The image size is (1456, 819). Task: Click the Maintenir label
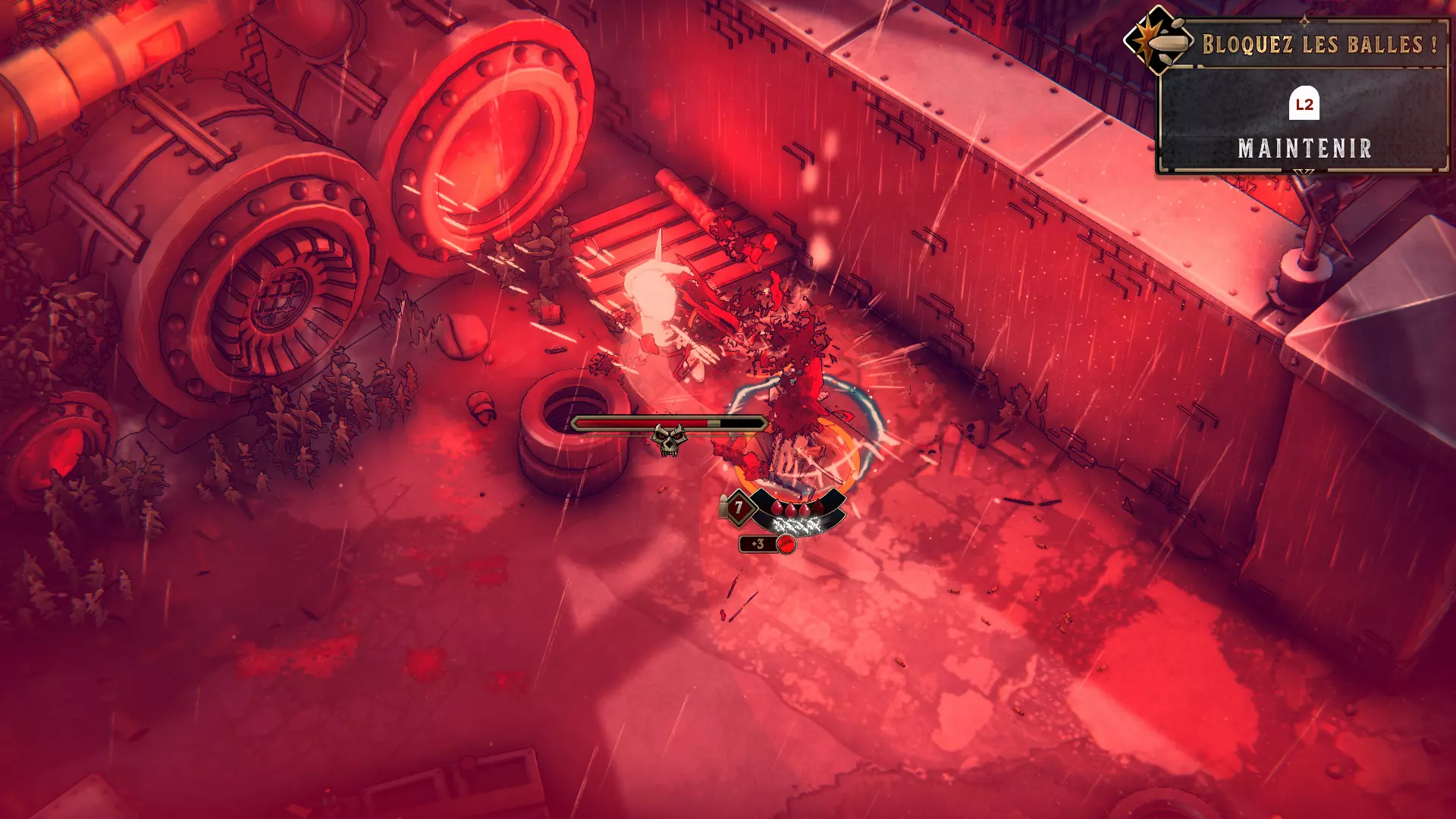[1304, 149]
